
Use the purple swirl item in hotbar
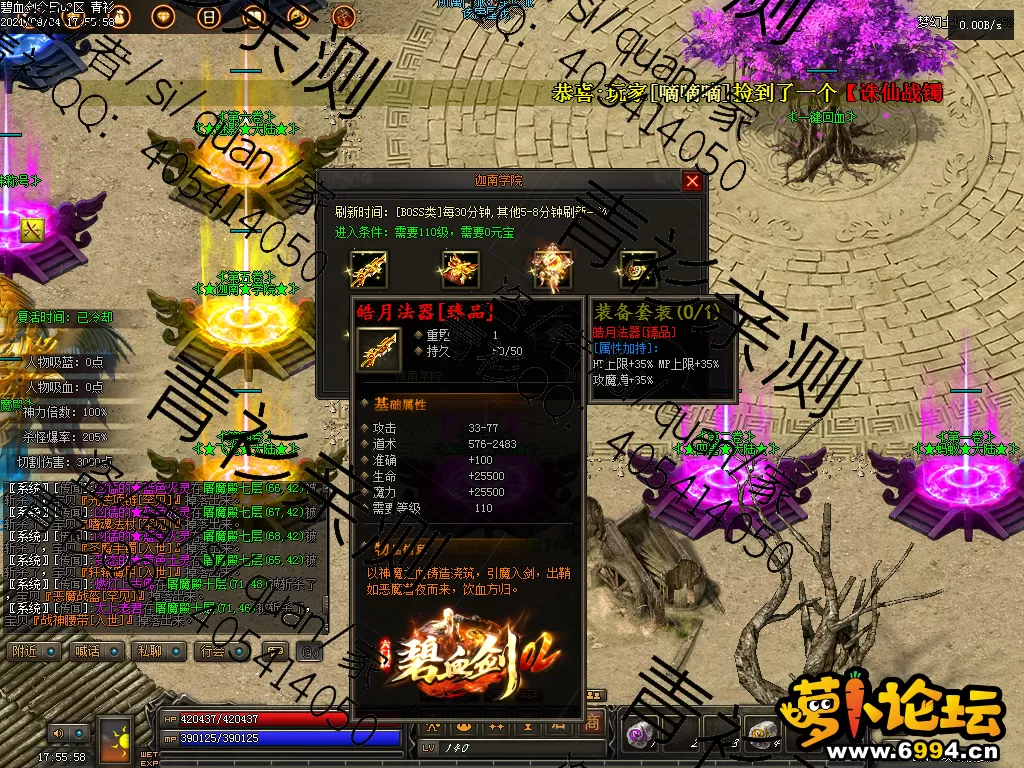[x=637, y=735]
